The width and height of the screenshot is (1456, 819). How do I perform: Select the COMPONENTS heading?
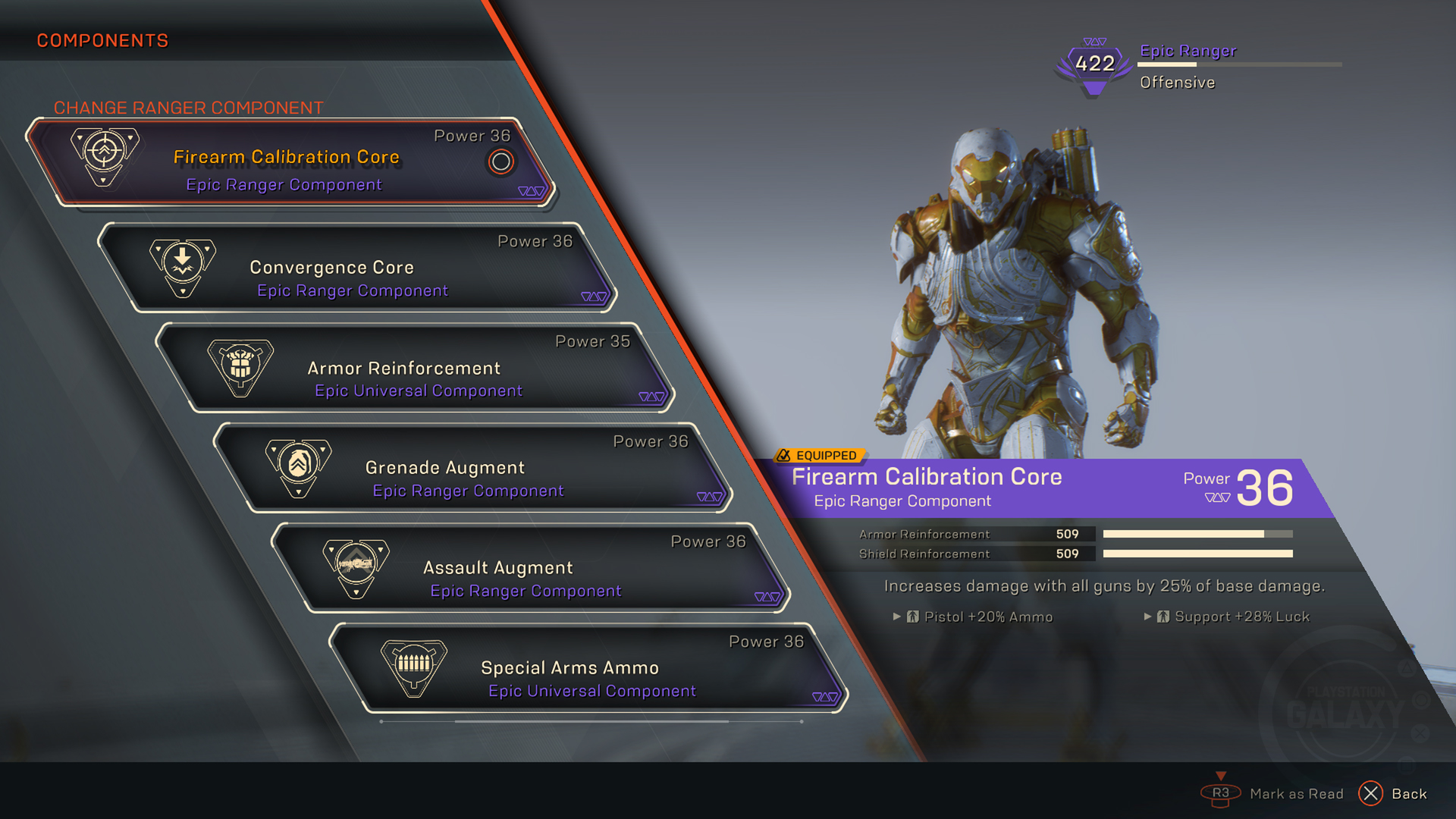[102, 40]
